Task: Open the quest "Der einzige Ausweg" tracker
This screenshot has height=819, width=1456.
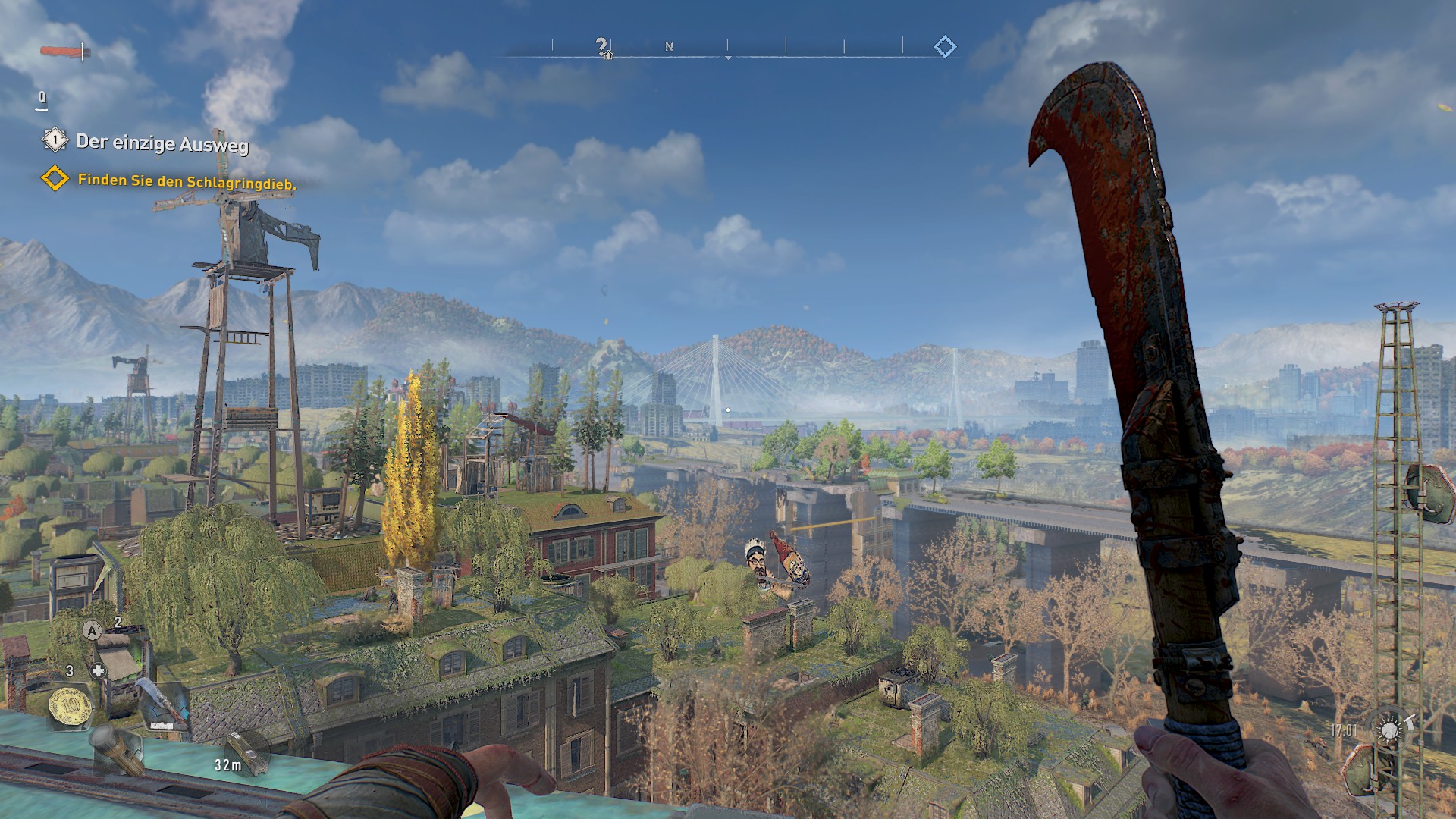Action: click(162, 143)
